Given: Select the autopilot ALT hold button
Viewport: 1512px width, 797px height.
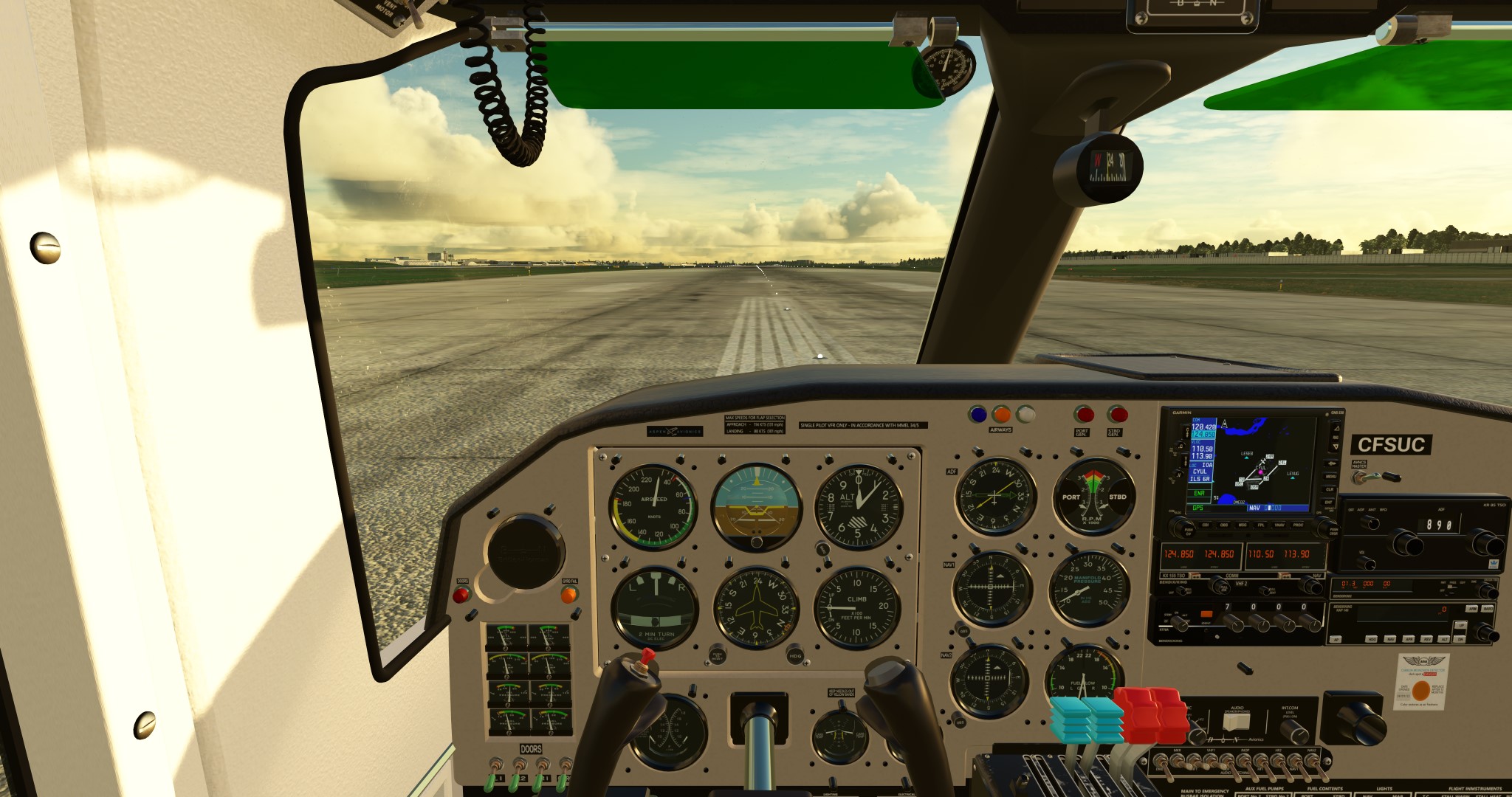Looking at the screenshot, I should [x=1444, y=639].
